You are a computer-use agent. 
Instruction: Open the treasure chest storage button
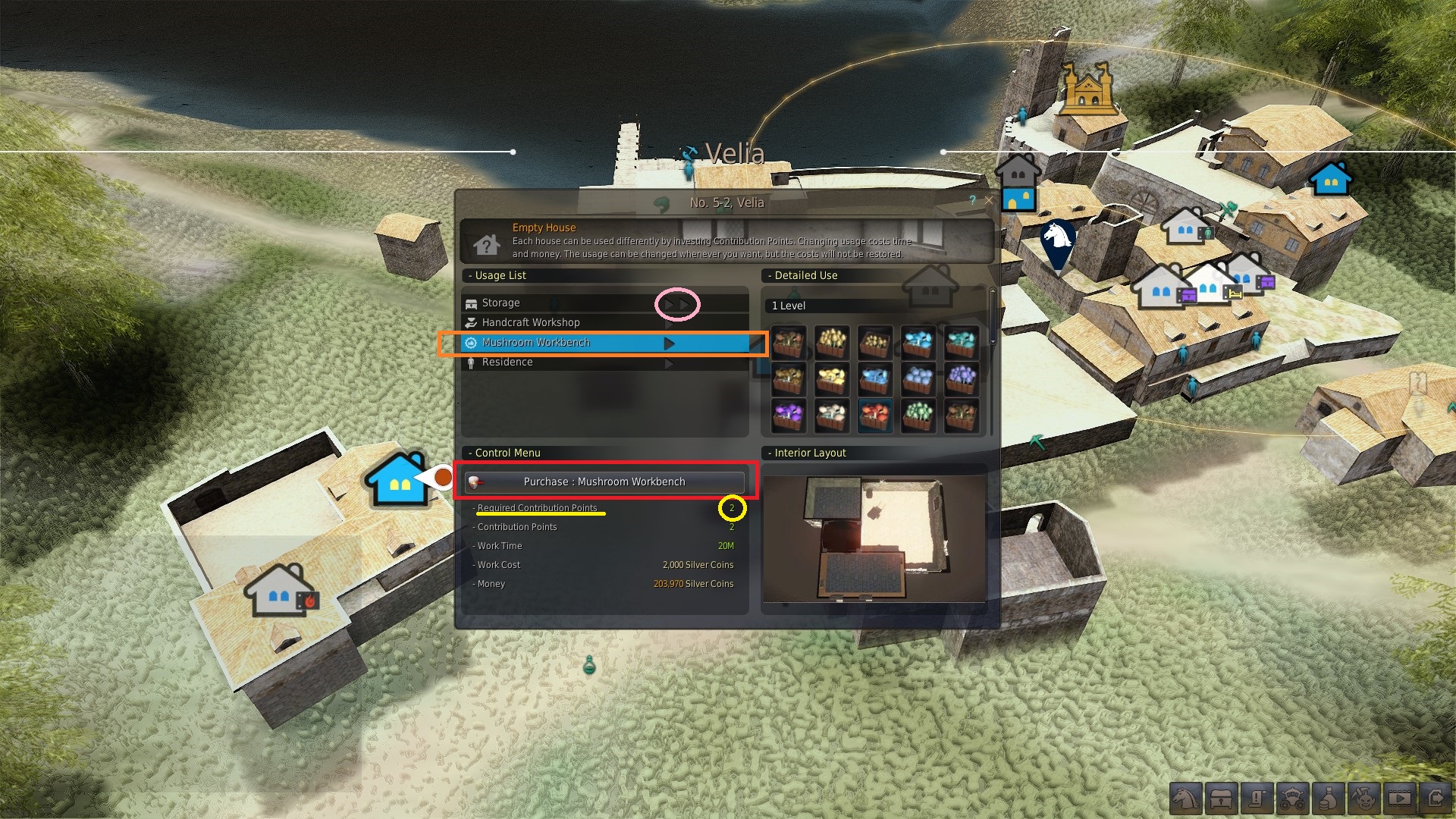click(x=1222, y=799)
